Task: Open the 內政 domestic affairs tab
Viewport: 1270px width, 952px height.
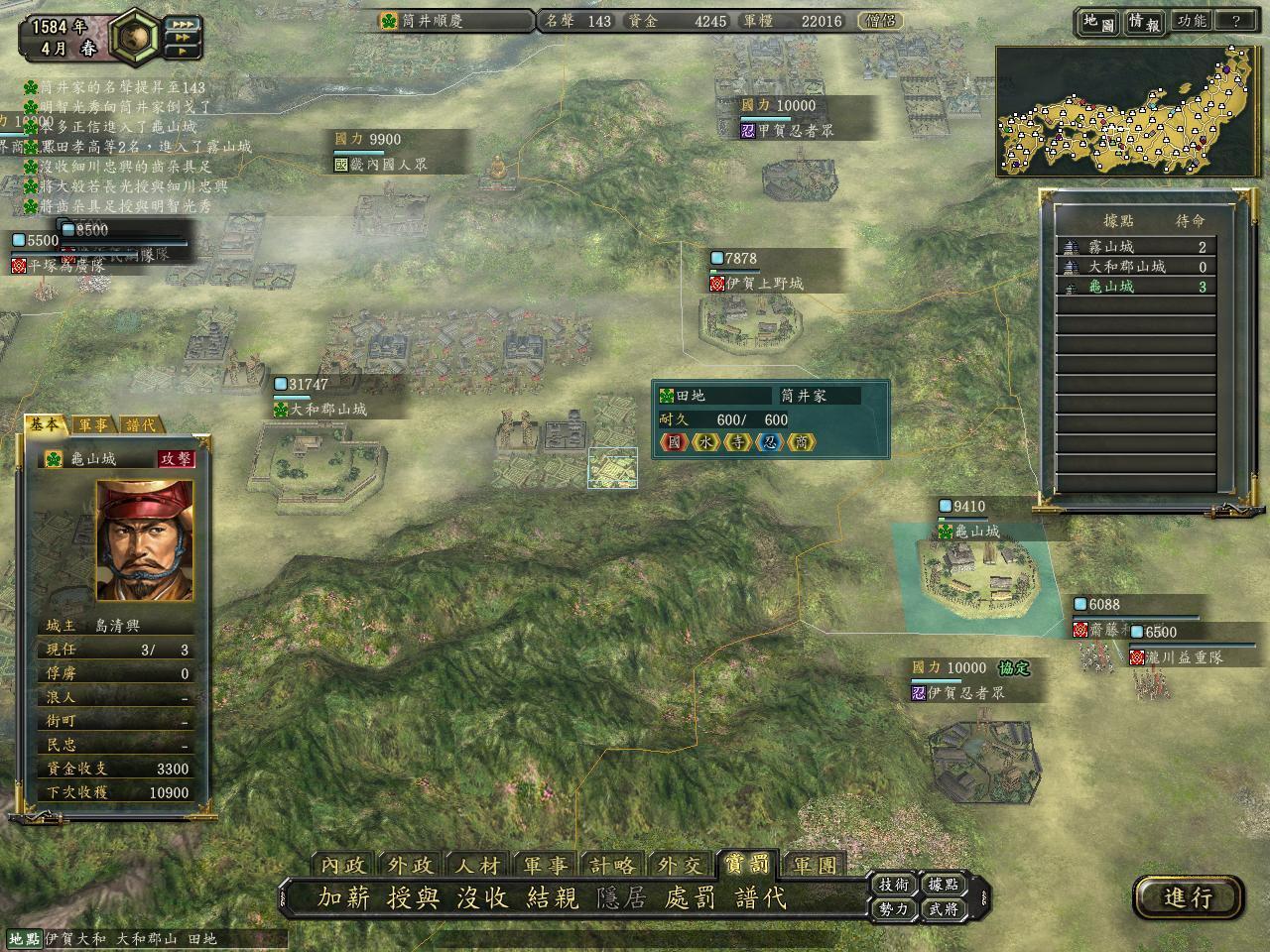Action: click(x=344, y=865)
